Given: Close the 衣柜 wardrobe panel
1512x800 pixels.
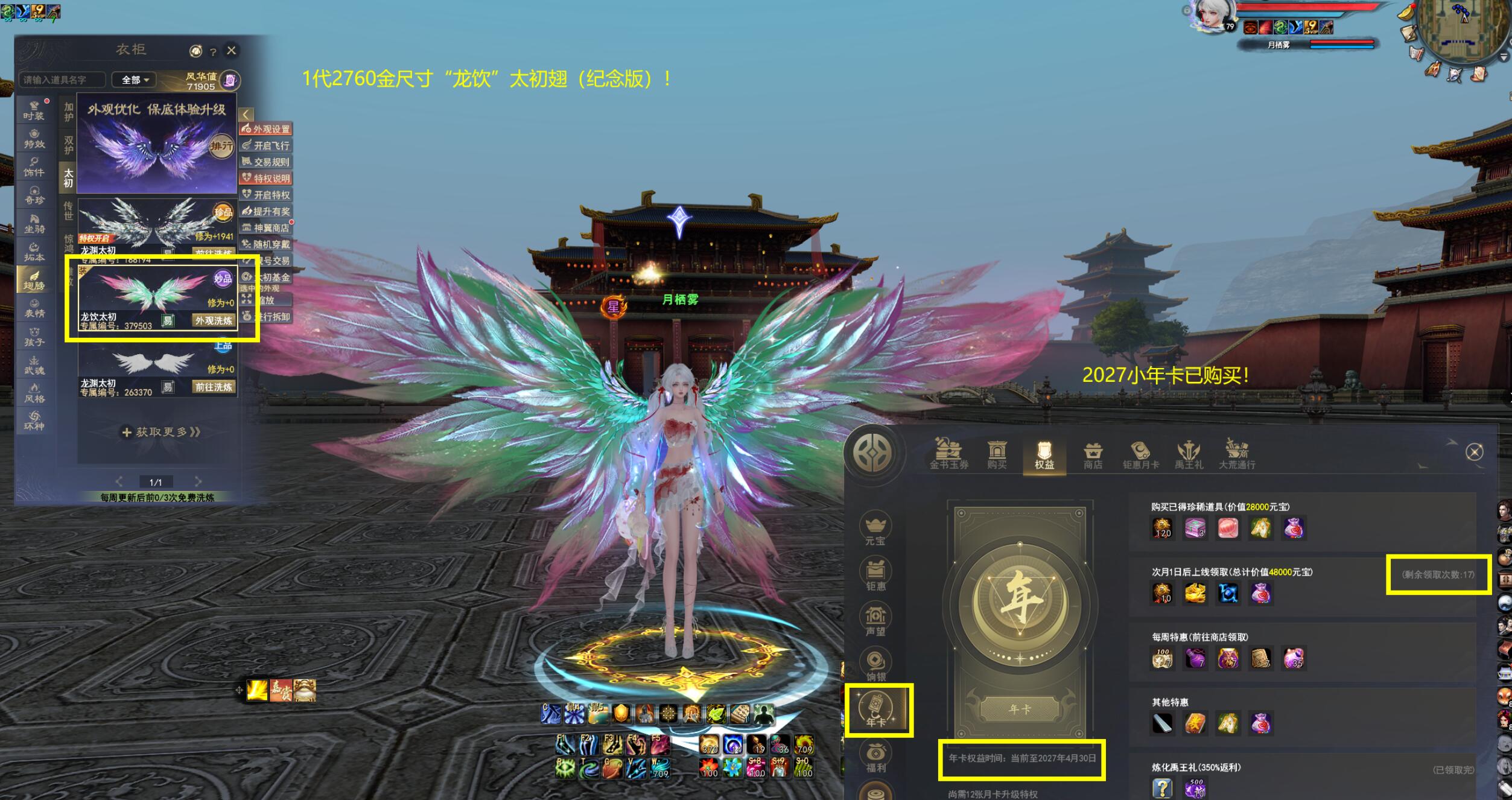Looking at the screenshot, I should click(x=232, y=51).
